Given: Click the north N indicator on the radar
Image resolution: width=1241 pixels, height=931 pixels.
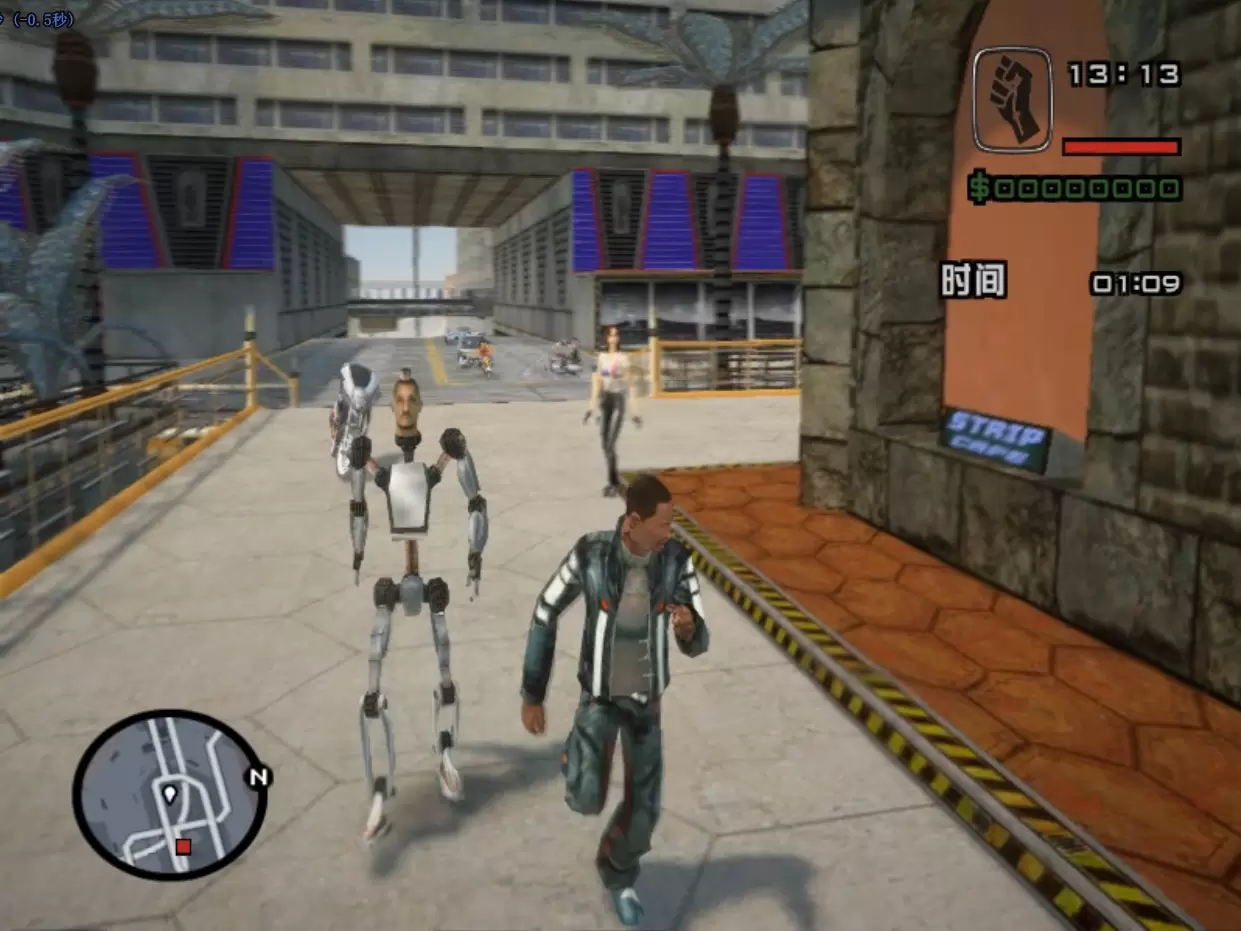Looking at the screenshot, I should pos(259,777).
